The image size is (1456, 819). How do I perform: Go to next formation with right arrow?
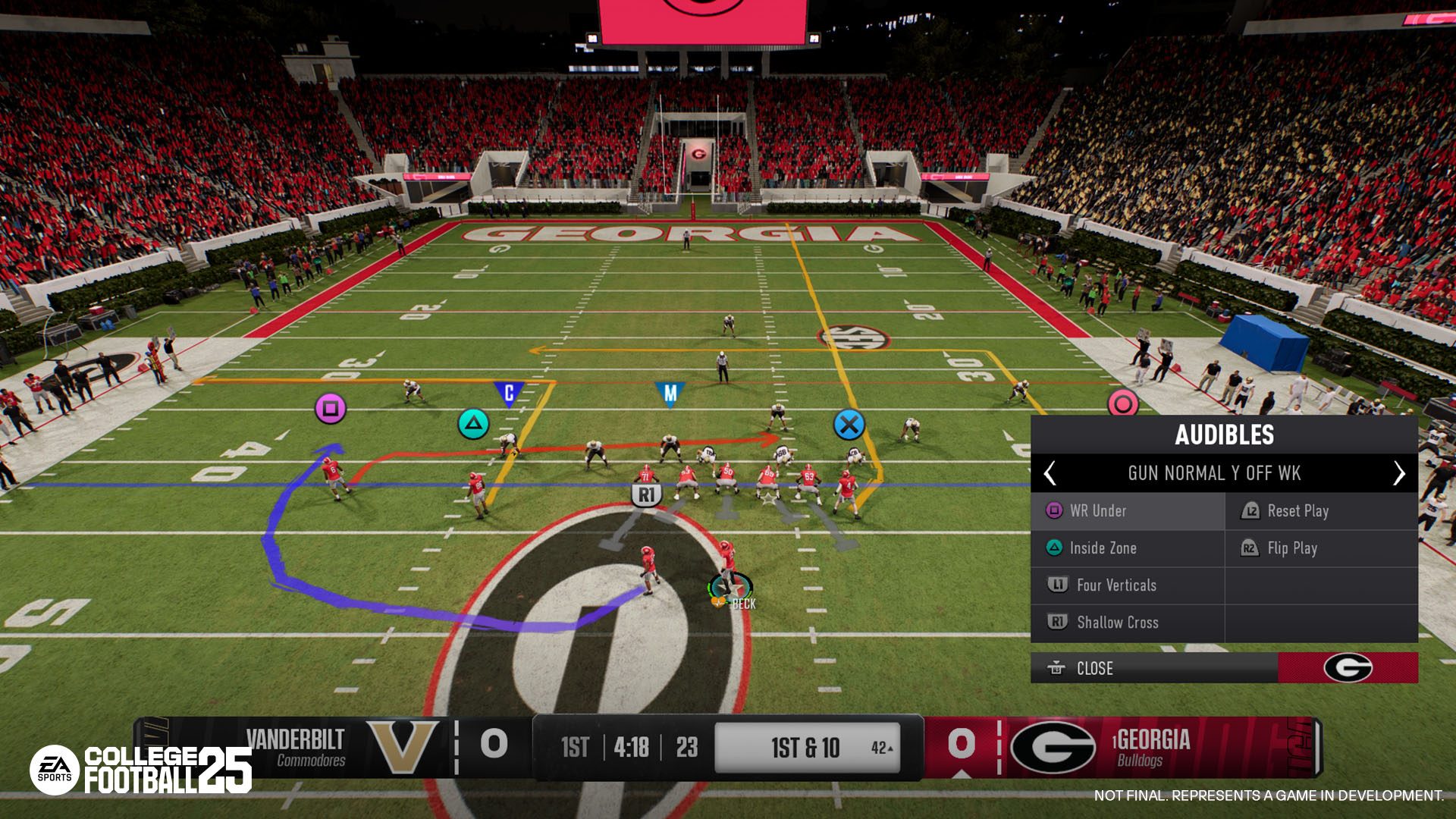[x=1399, y=473]
